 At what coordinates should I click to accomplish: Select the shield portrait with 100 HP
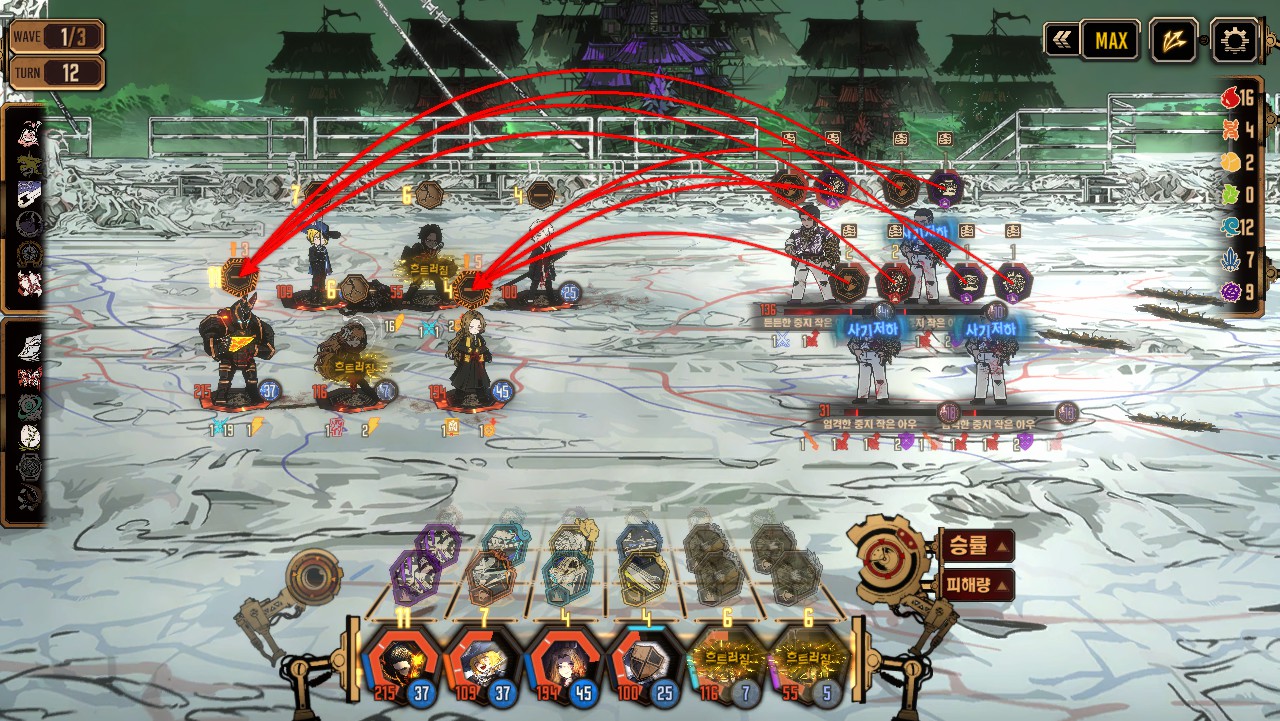click(x=647, y=663)
